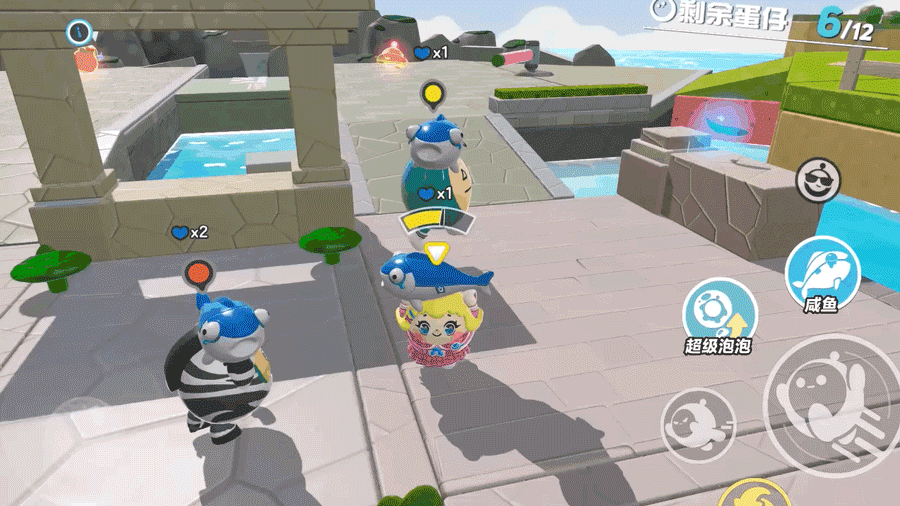Image resolution: width=900 pixels, height=506 pixels.
Task: Open the sunglasses emote menu
Action: coord(818,181)
